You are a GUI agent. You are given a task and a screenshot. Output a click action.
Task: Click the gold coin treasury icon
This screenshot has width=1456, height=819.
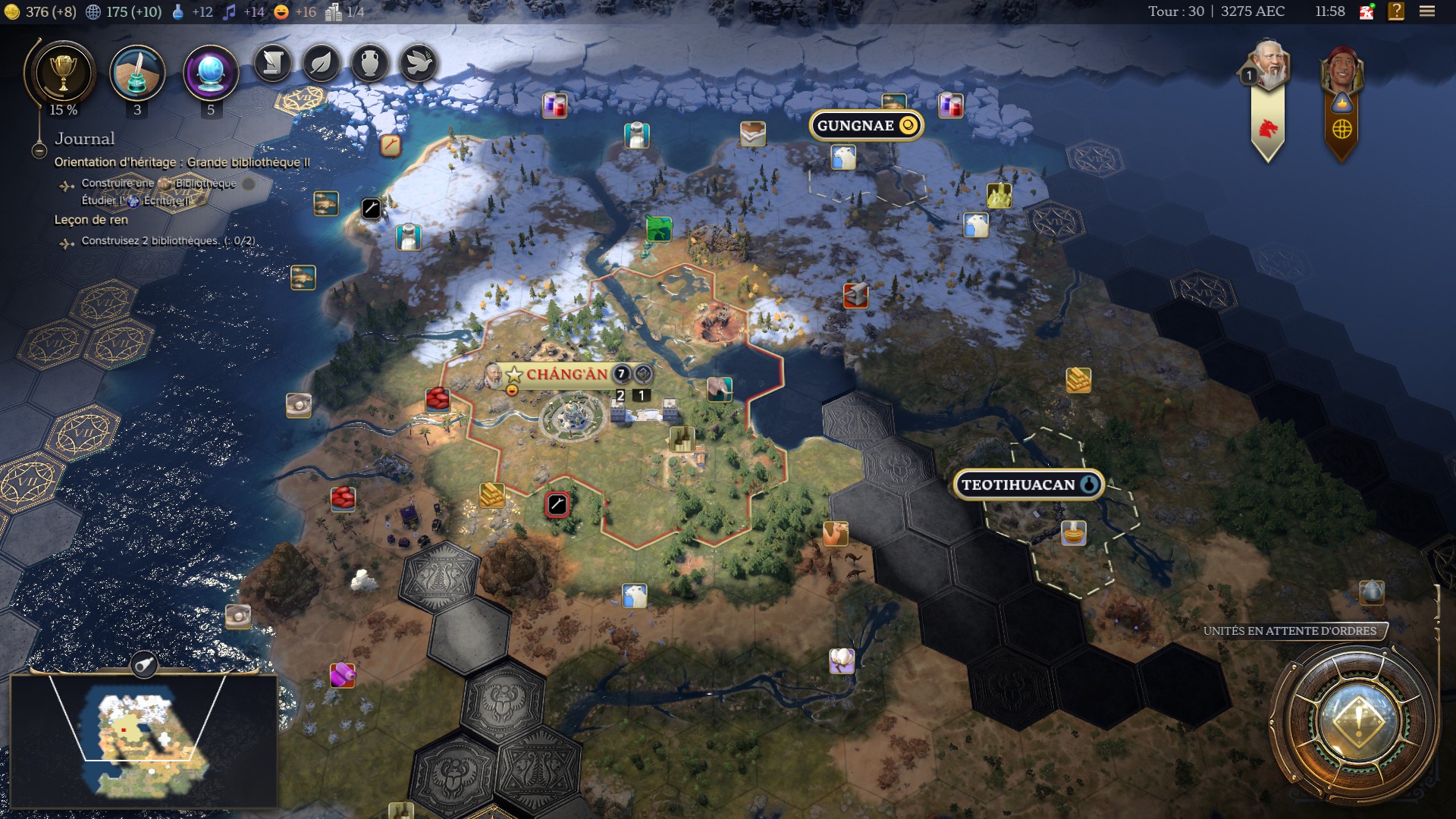click(x=13, y=11)
